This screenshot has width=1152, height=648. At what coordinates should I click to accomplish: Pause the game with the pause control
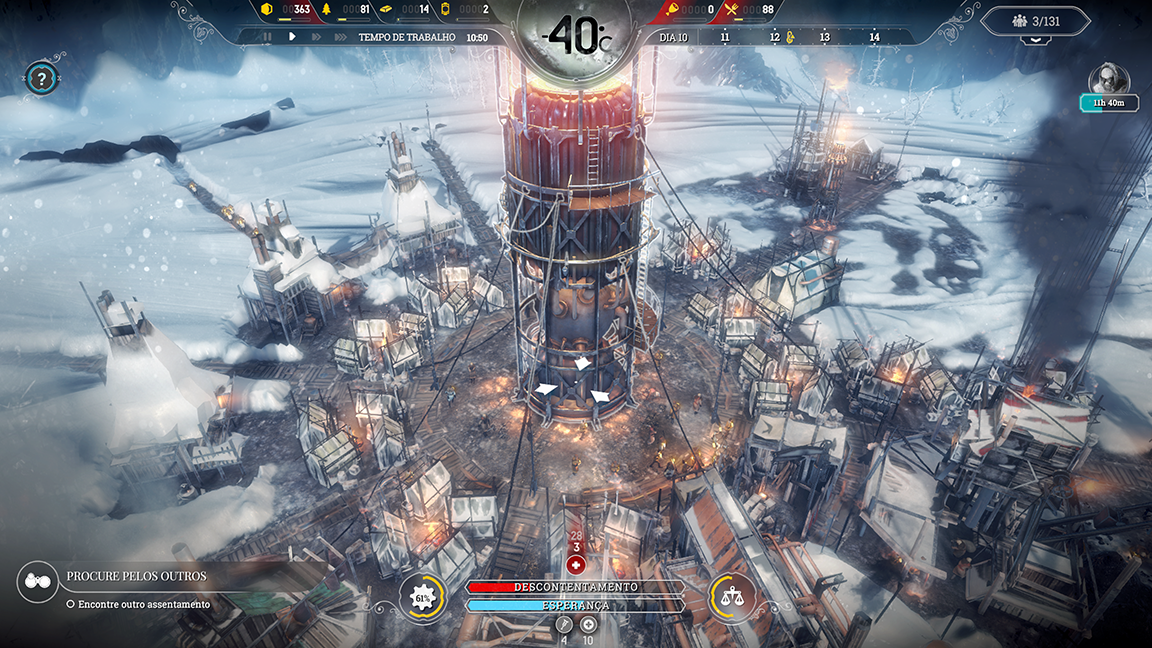(x=267, y=37)
